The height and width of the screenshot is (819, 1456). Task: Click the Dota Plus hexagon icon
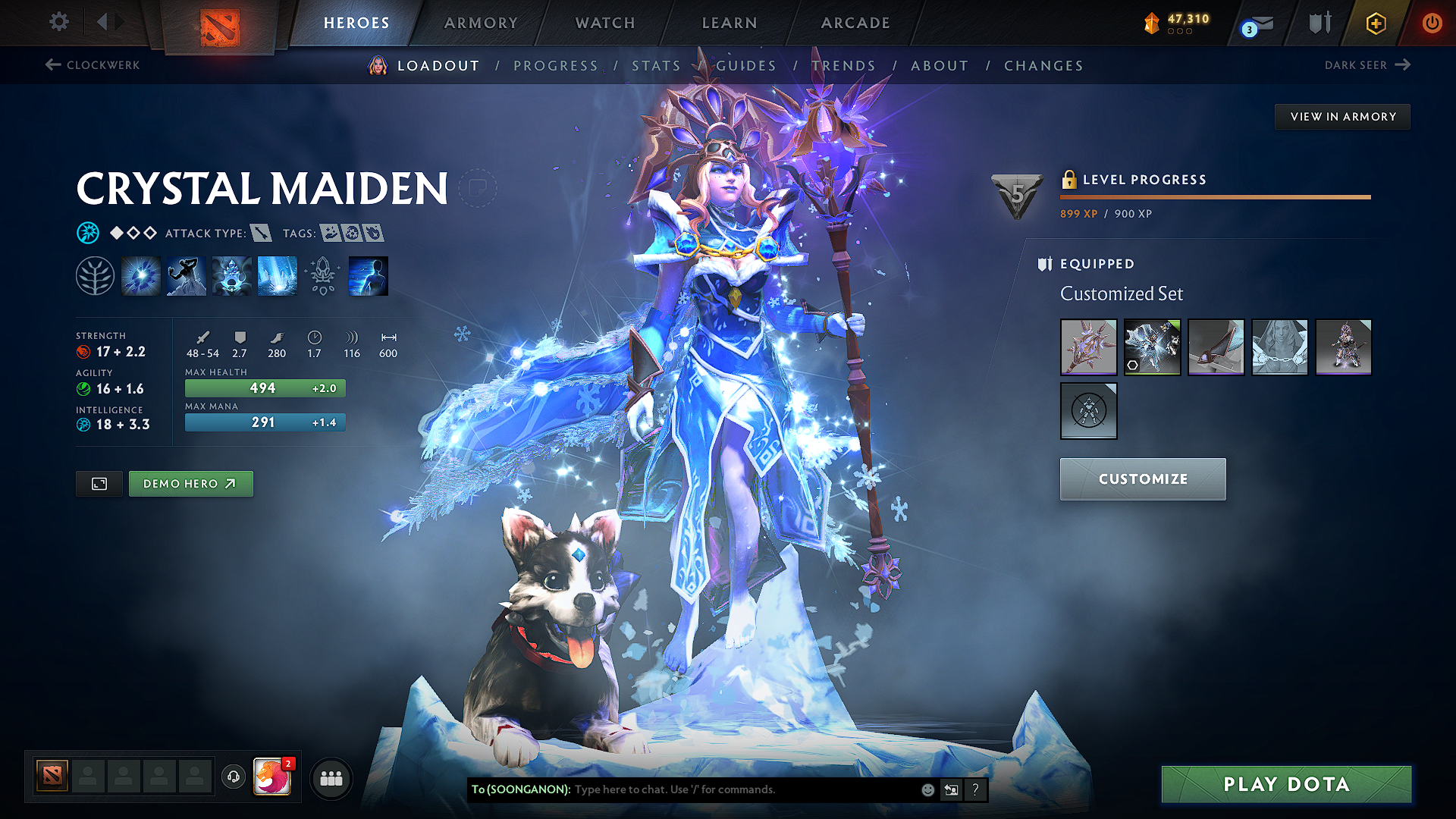[x=1375, y=23]
